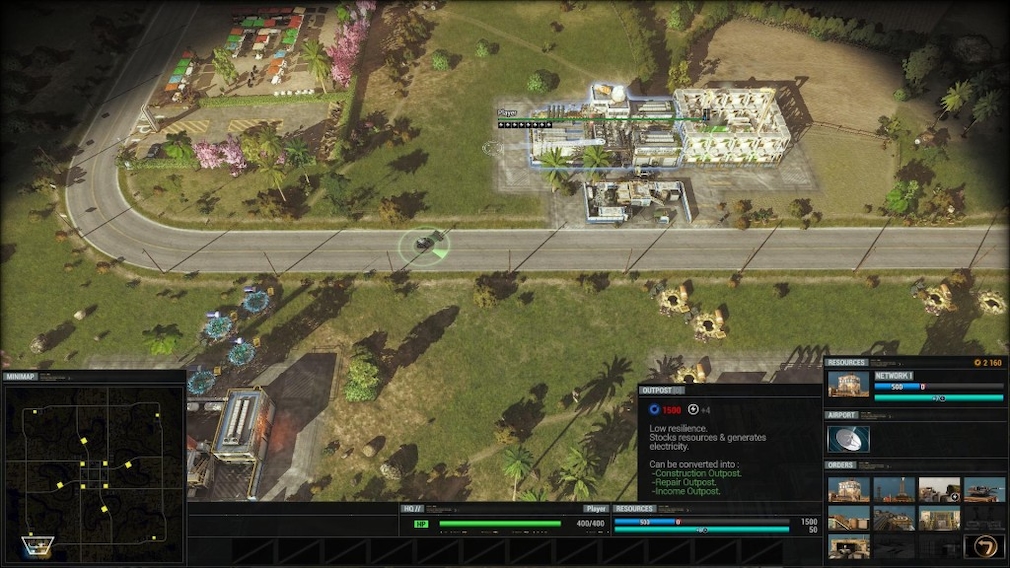This screenshot has height=568, width=1010.
Task: Select the vehicle with the green selection ring
Action: tap(424, 244)
